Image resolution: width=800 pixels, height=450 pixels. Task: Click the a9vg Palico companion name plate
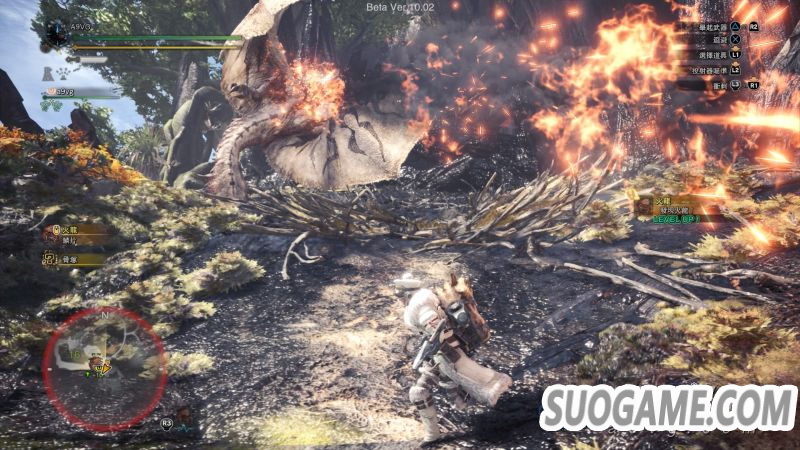80,92
